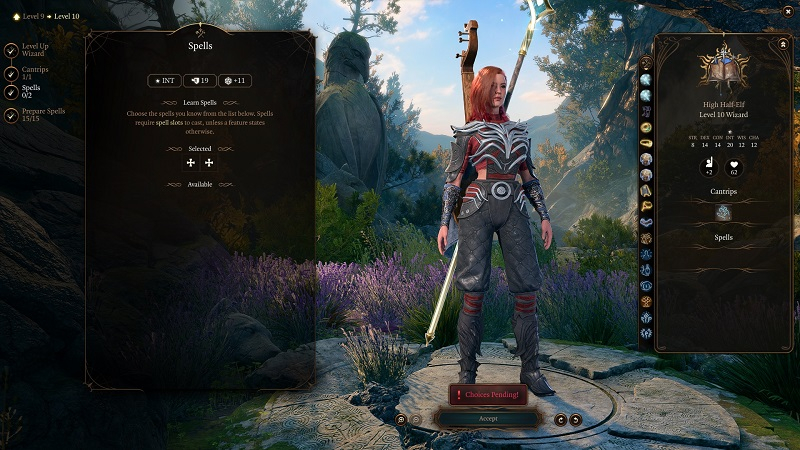
Task: Click the Choices Pending warning banner
Action: [x=487, y=395]
